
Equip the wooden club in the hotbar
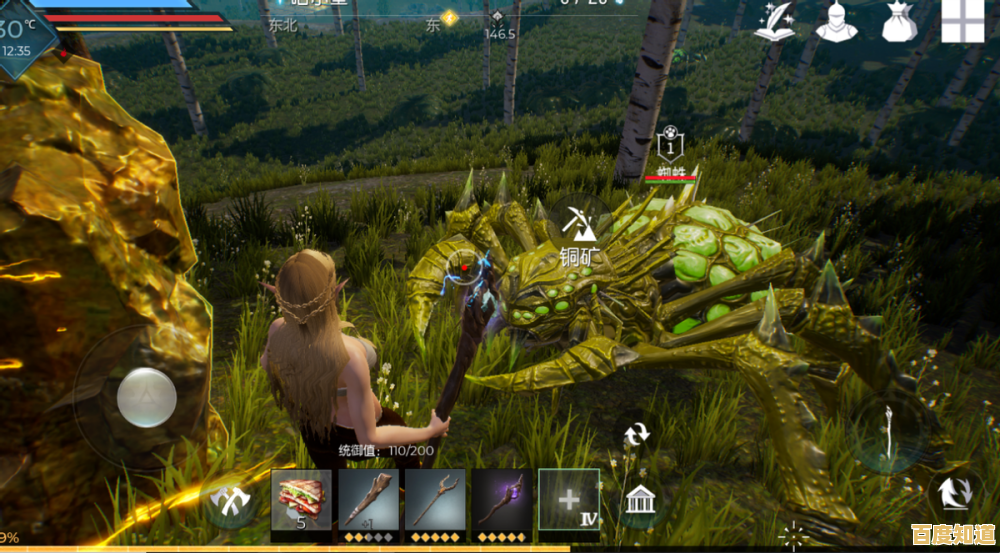[368, 498]
